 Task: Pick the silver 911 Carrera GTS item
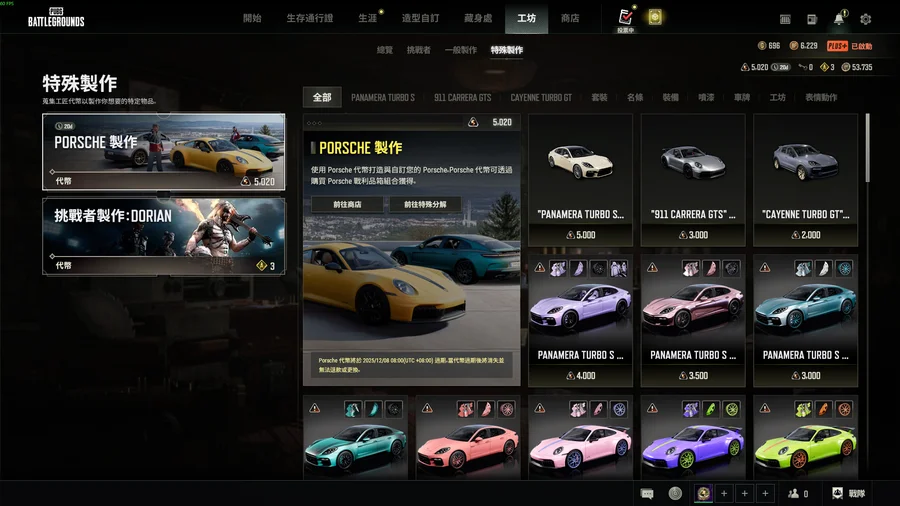click(693, 180)
